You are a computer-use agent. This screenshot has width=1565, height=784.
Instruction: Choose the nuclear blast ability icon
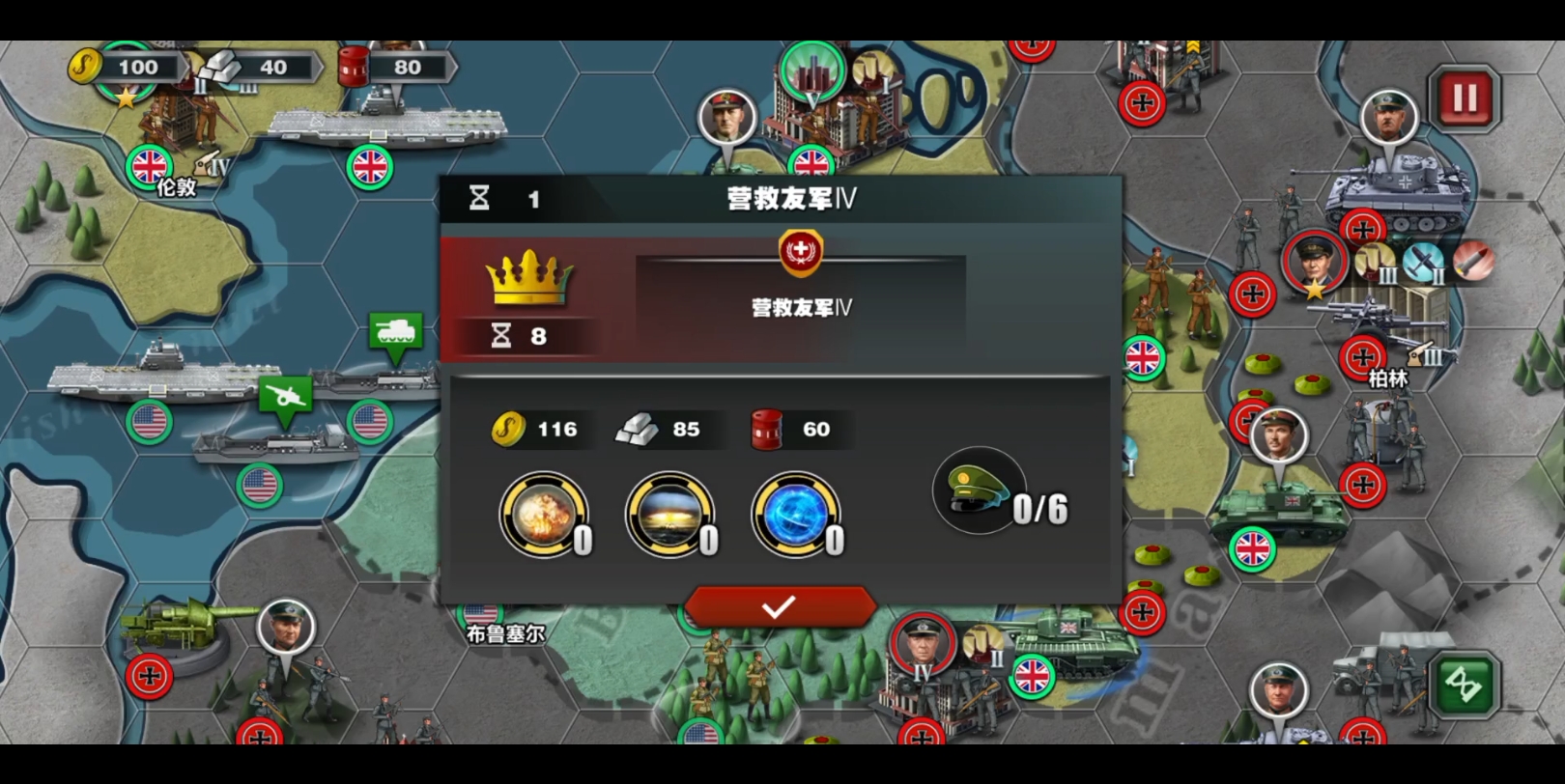tap(669, 515)
